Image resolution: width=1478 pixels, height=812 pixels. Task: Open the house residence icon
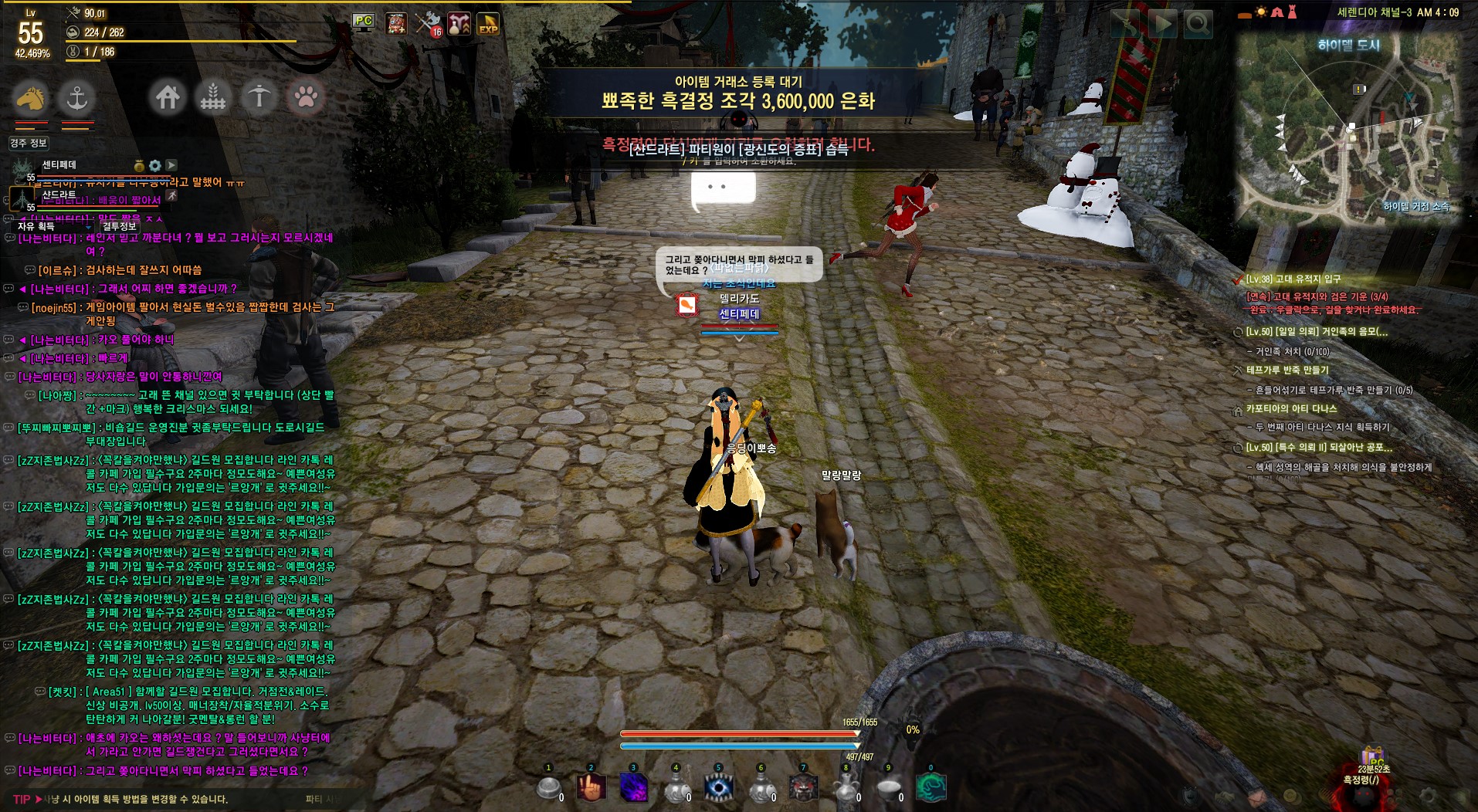tap(168, 97)
